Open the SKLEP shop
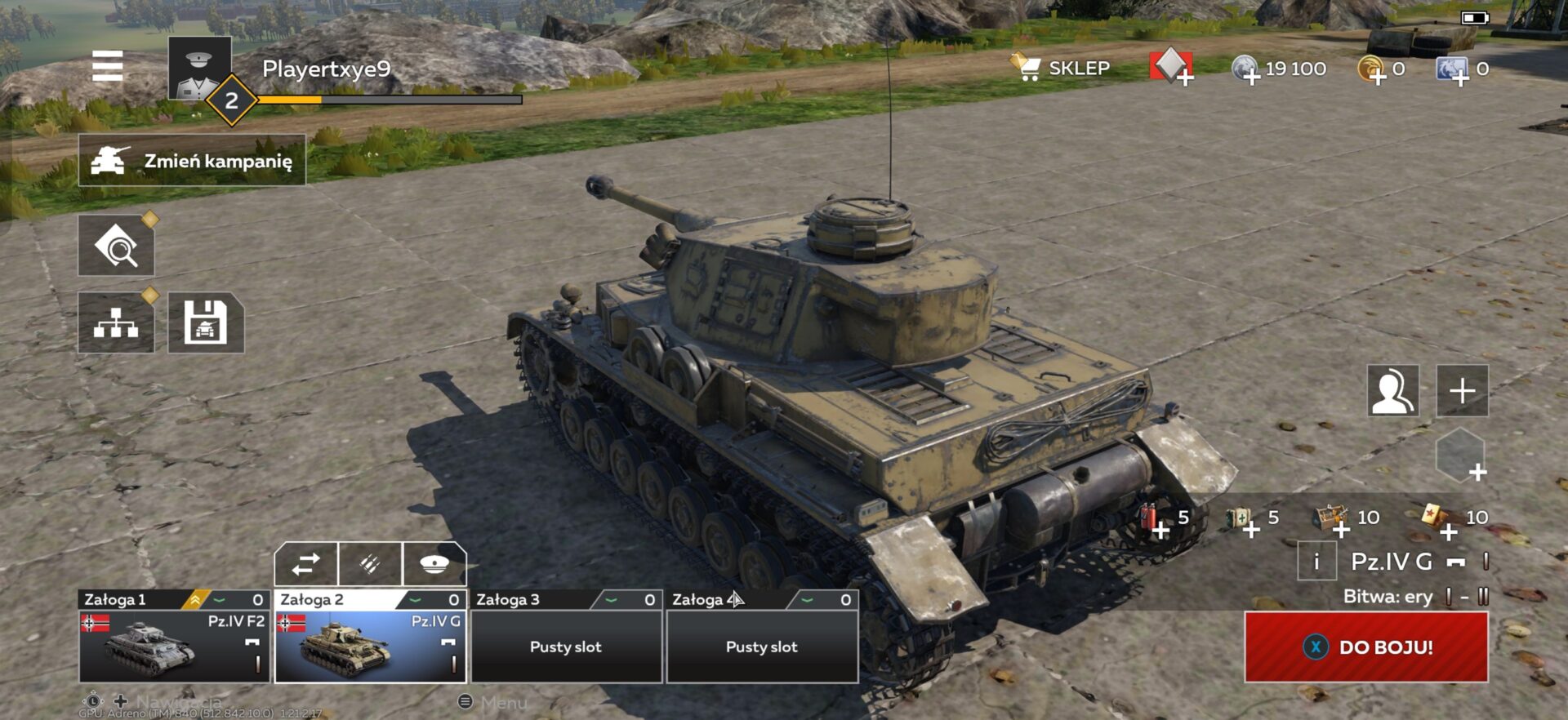 coord(1062,69)
